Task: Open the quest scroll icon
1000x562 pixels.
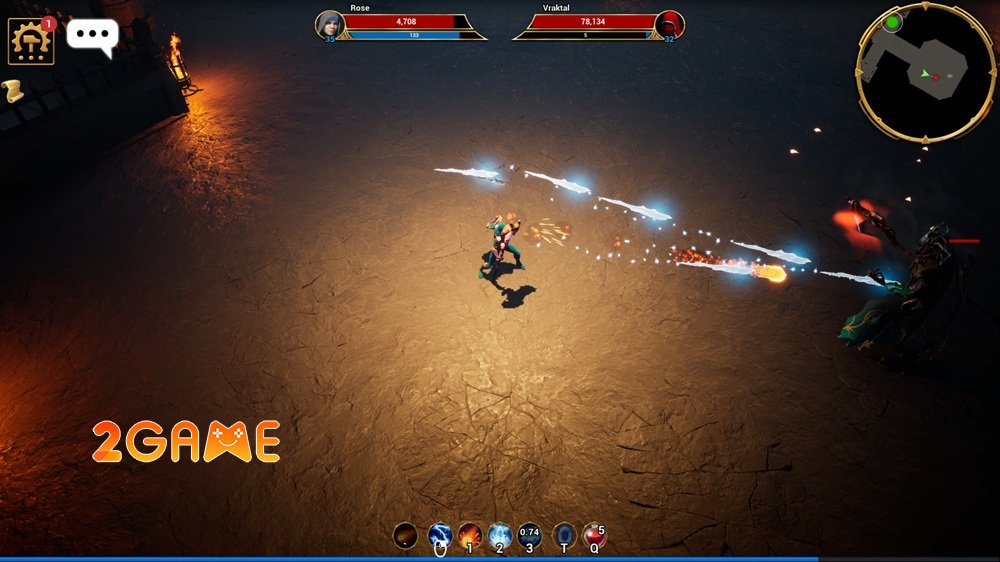Action: pos(13,92)
